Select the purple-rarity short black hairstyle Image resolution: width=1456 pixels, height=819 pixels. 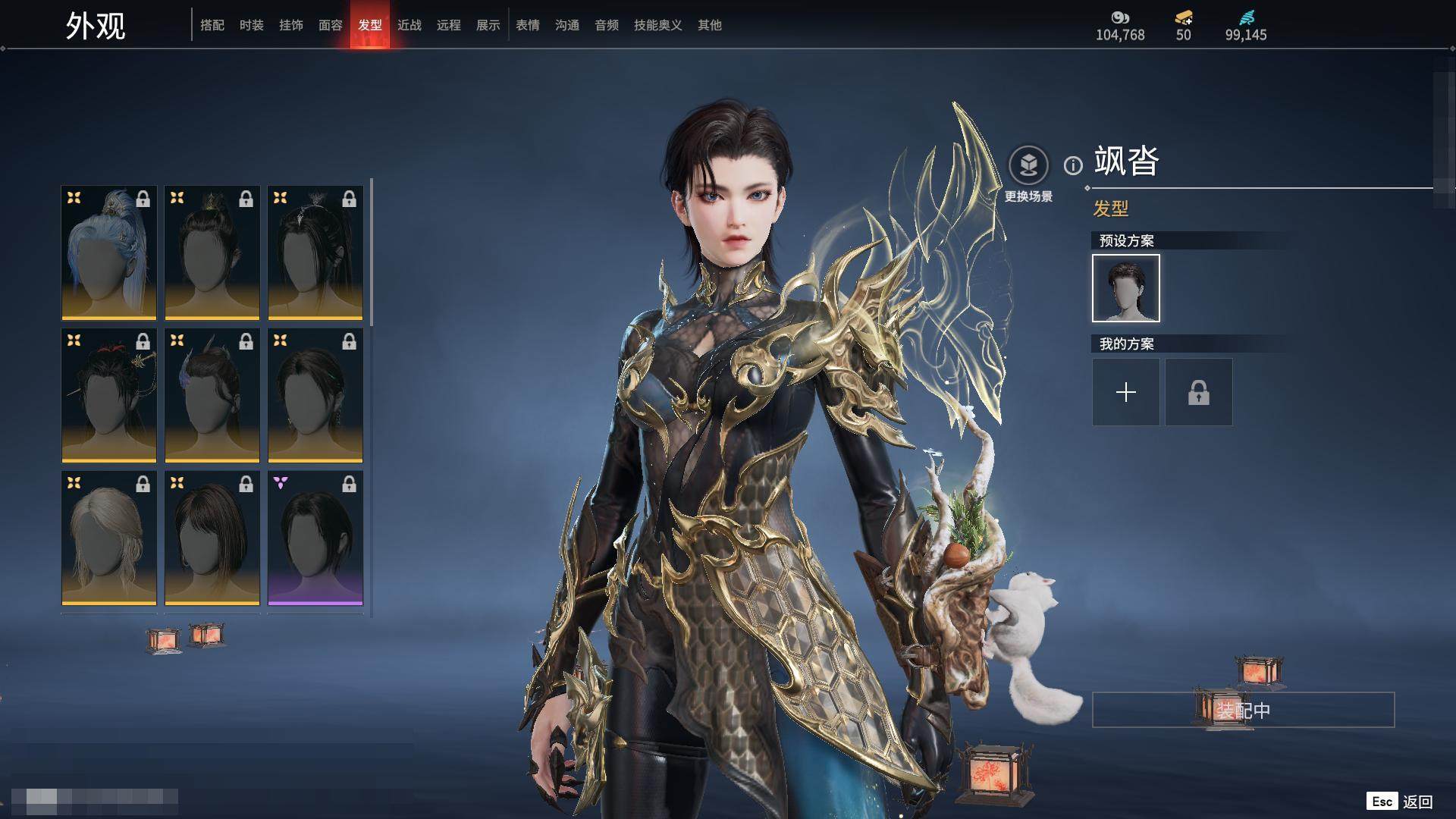click(x=315, y=538)
